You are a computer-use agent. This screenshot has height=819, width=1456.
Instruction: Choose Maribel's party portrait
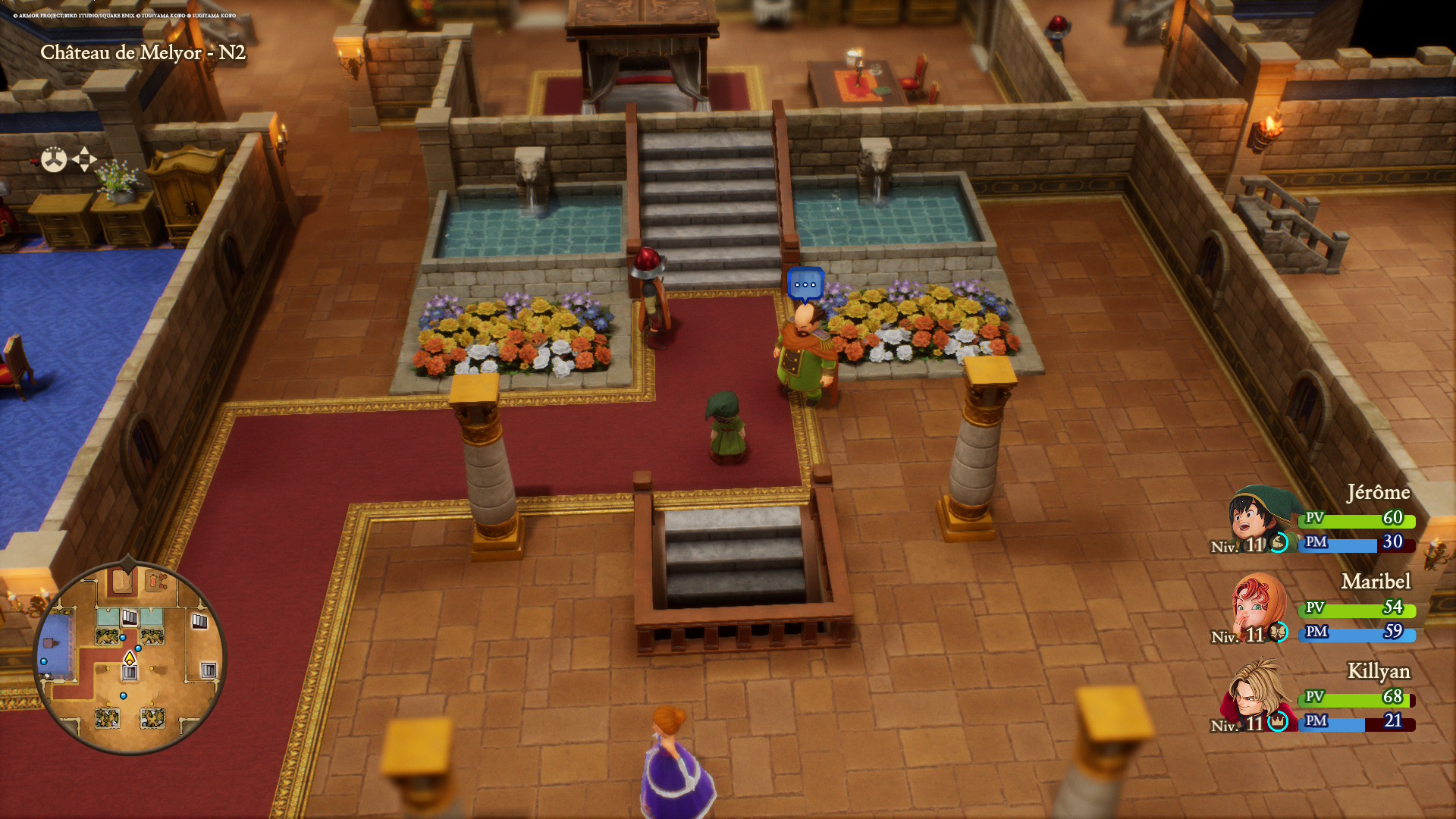click(x=1257, y=607)
